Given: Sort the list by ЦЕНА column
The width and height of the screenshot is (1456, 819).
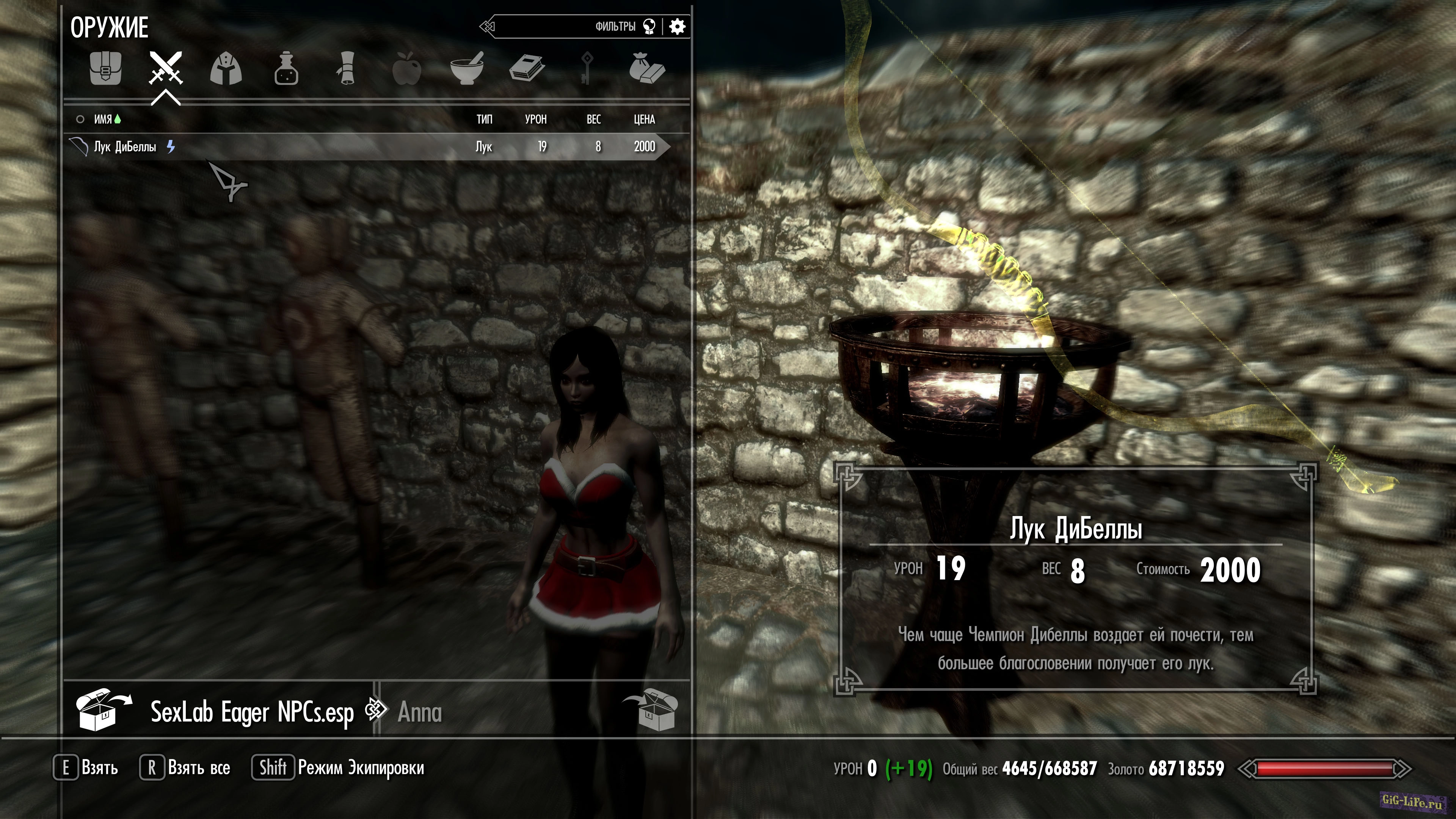Looking at the screenshot, I should (644, 119).
